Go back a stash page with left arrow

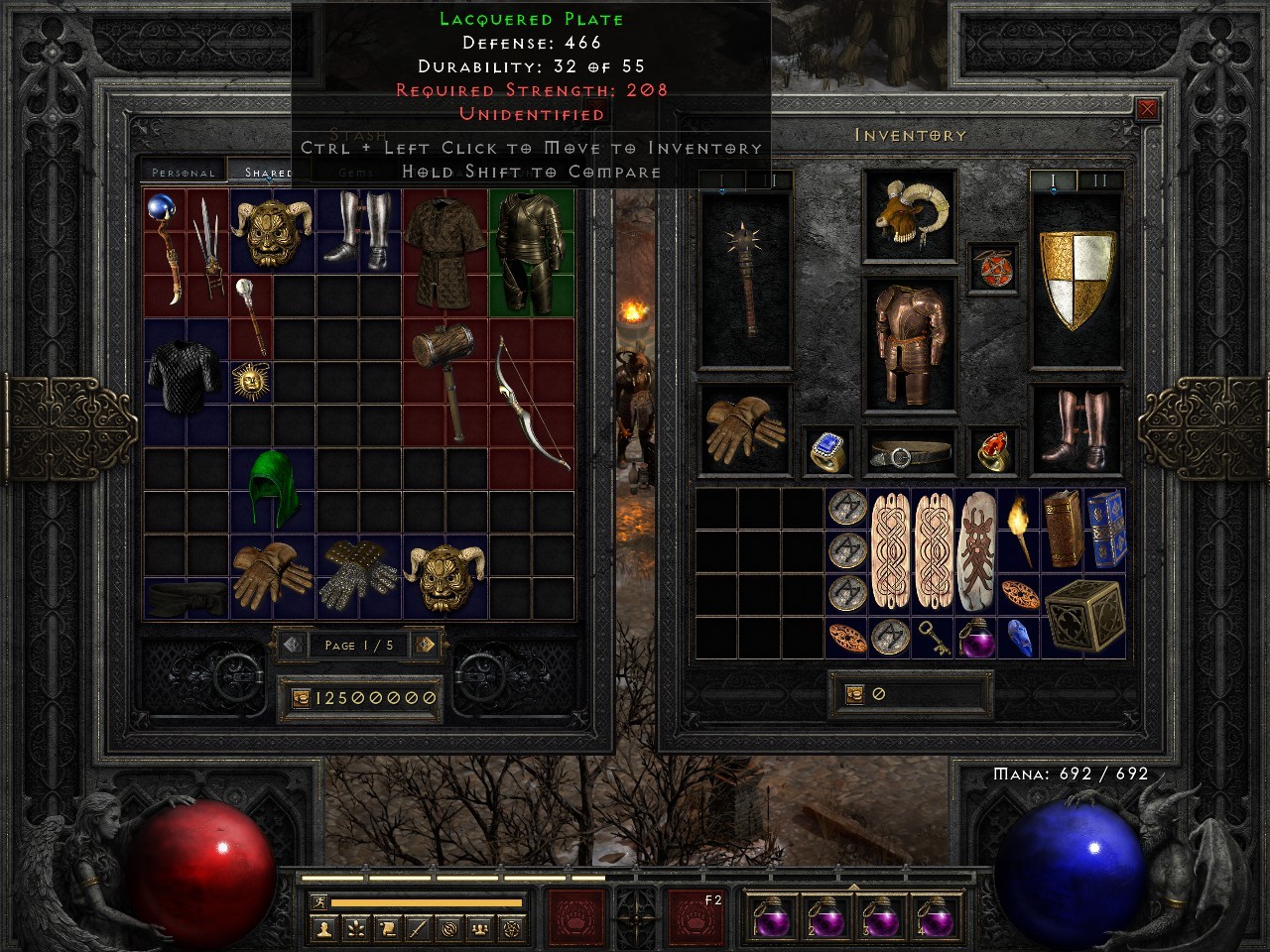pos(291,646)
